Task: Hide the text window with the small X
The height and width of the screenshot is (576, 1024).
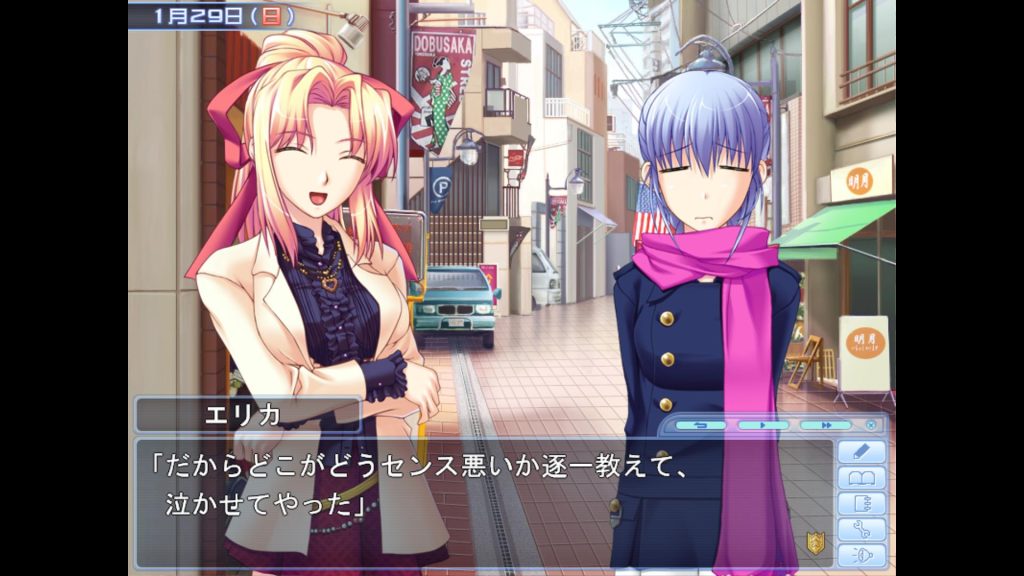Action: coord(871,425)
